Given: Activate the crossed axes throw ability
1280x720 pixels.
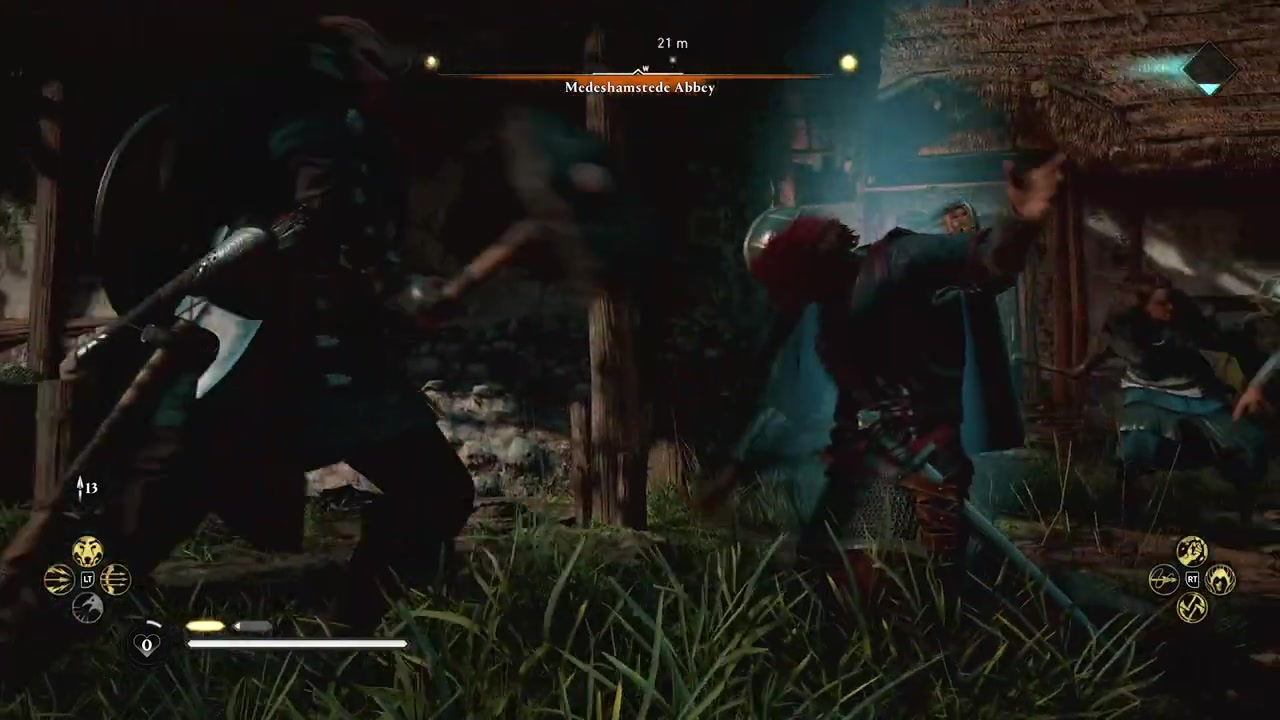Looking at the screenshot, I should pos(1191,607).
